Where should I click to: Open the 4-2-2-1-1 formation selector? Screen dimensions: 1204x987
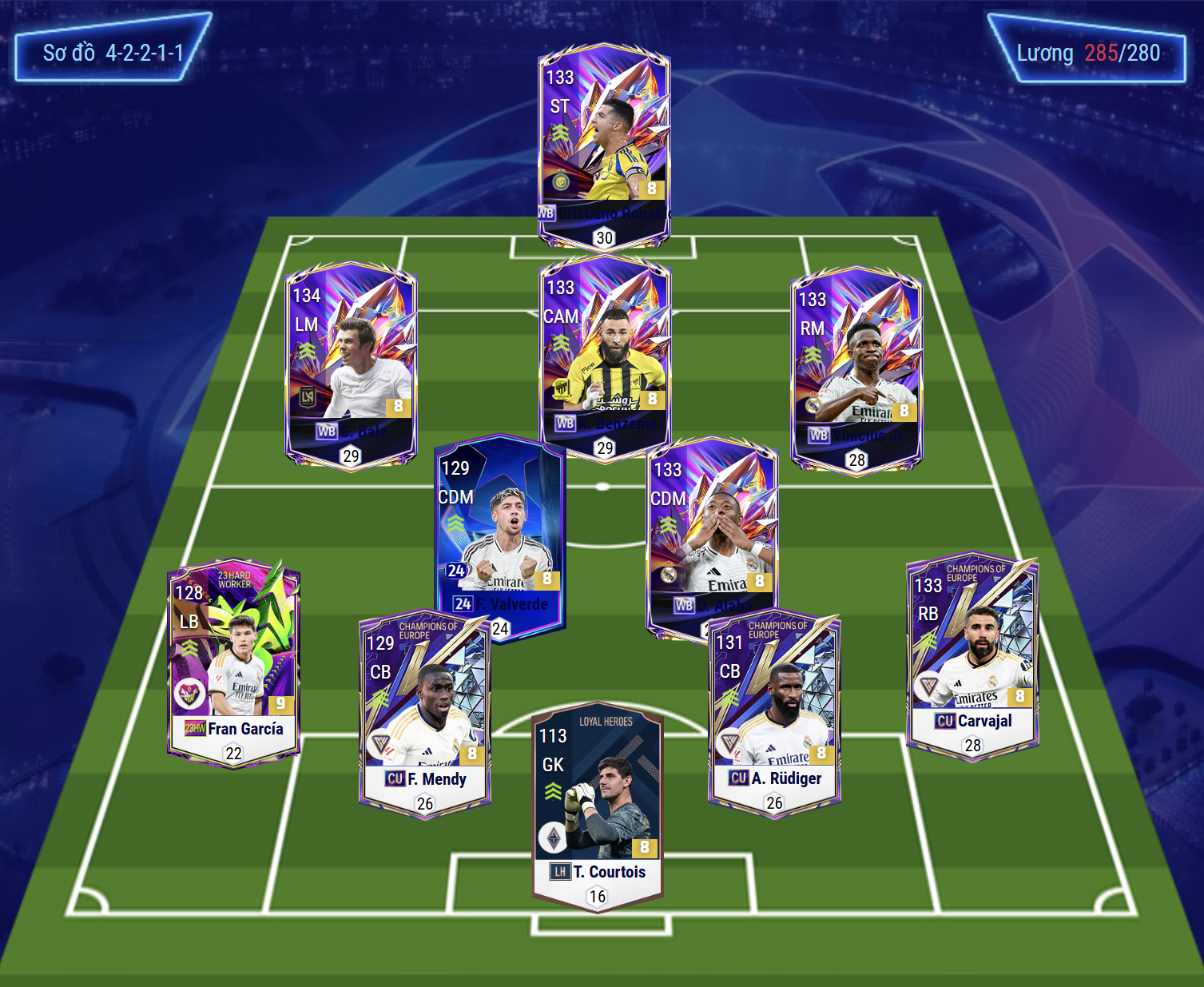point(113,53)
